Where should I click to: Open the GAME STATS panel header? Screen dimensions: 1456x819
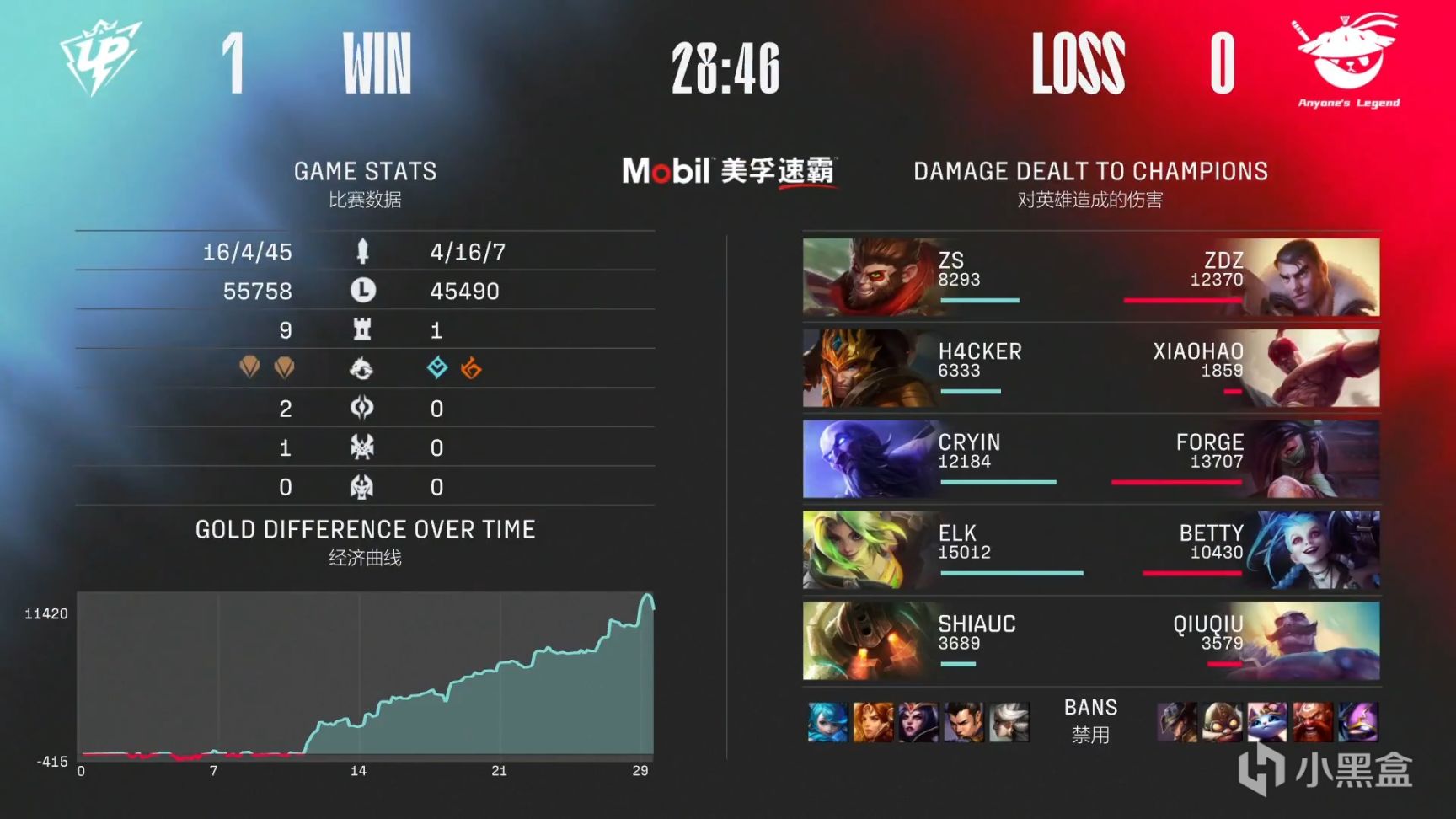pos(365,171)
